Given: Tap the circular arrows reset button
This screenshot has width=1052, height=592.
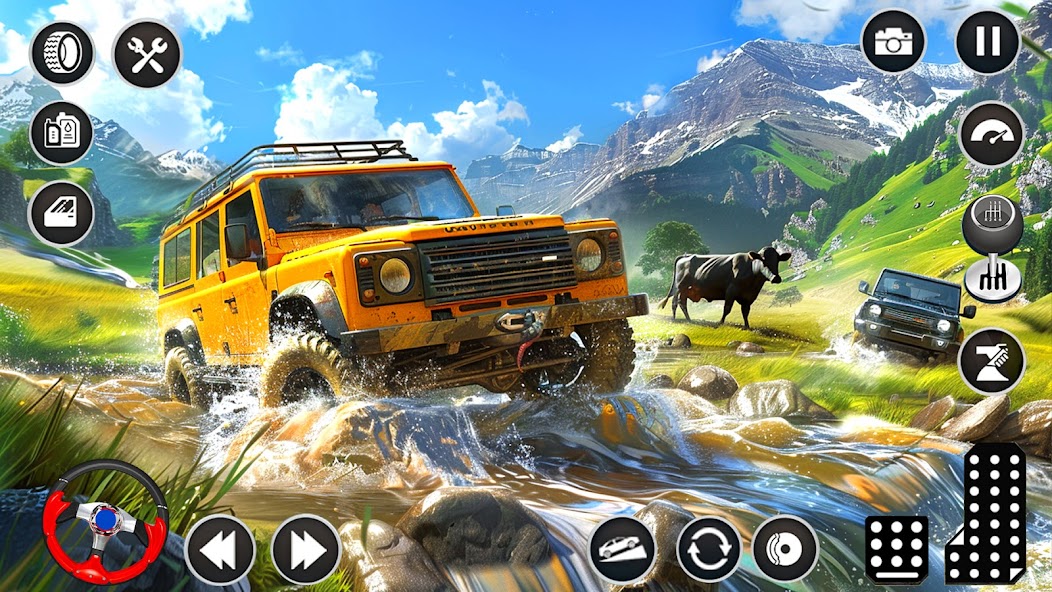Looking at the screenshot, I should [709, 549].
